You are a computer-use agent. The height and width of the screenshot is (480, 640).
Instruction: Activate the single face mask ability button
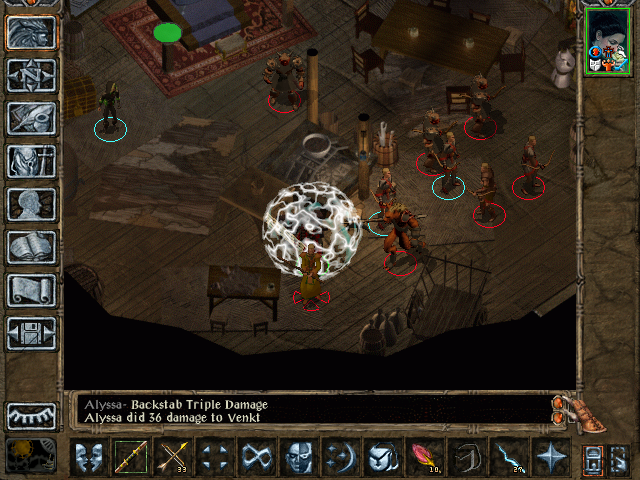[299, 458]
